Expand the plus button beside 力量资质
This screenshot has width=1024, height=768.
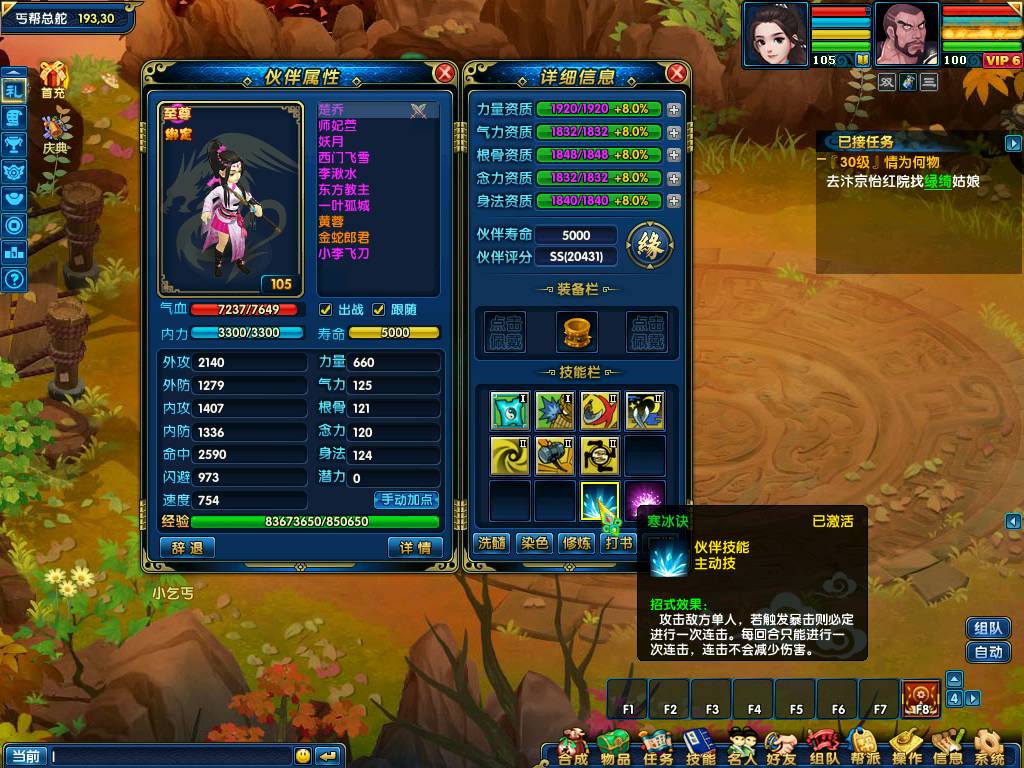point(674,109)
